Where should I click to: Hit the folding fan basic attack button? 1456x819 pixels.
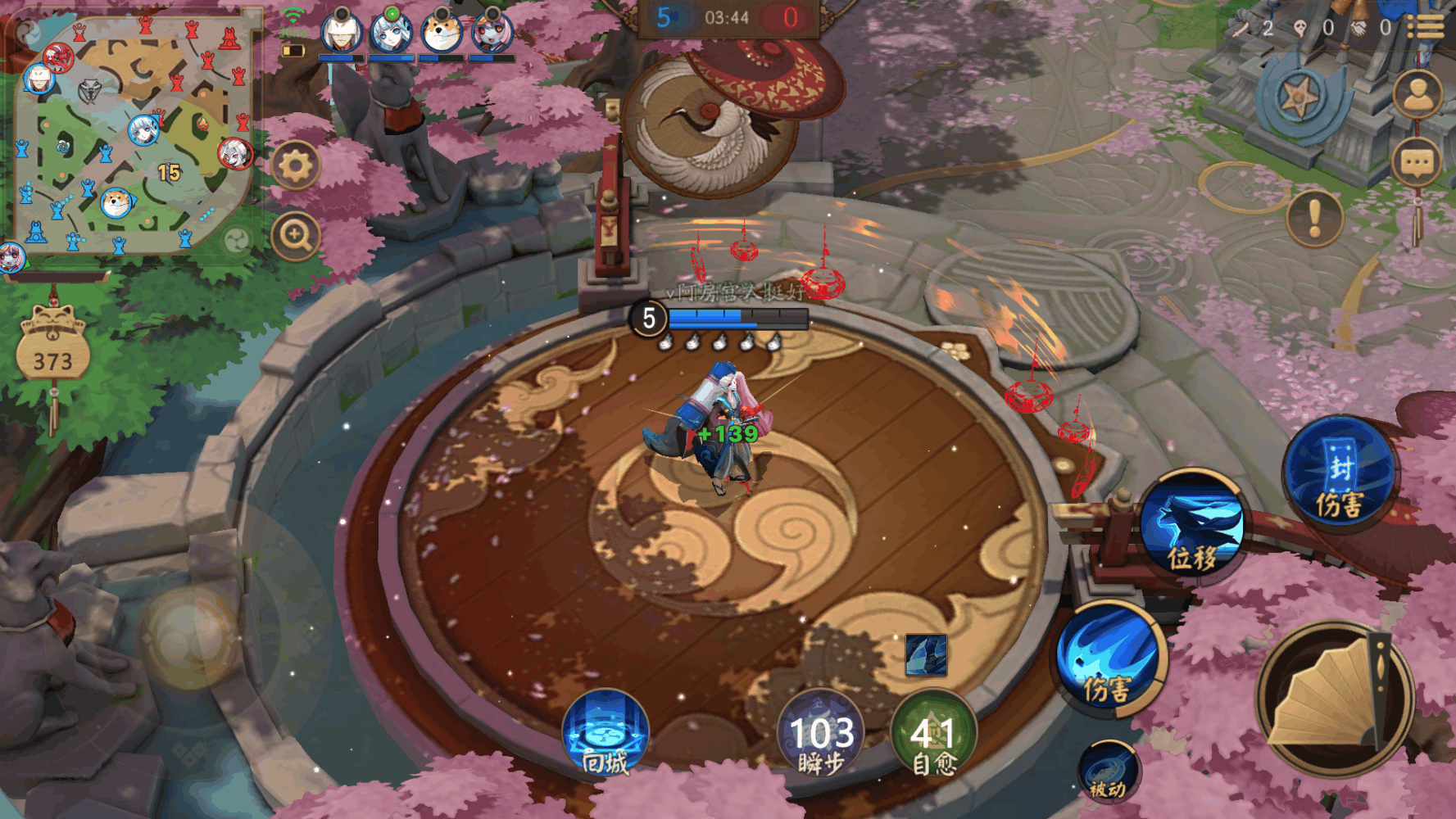point(1336,699)
